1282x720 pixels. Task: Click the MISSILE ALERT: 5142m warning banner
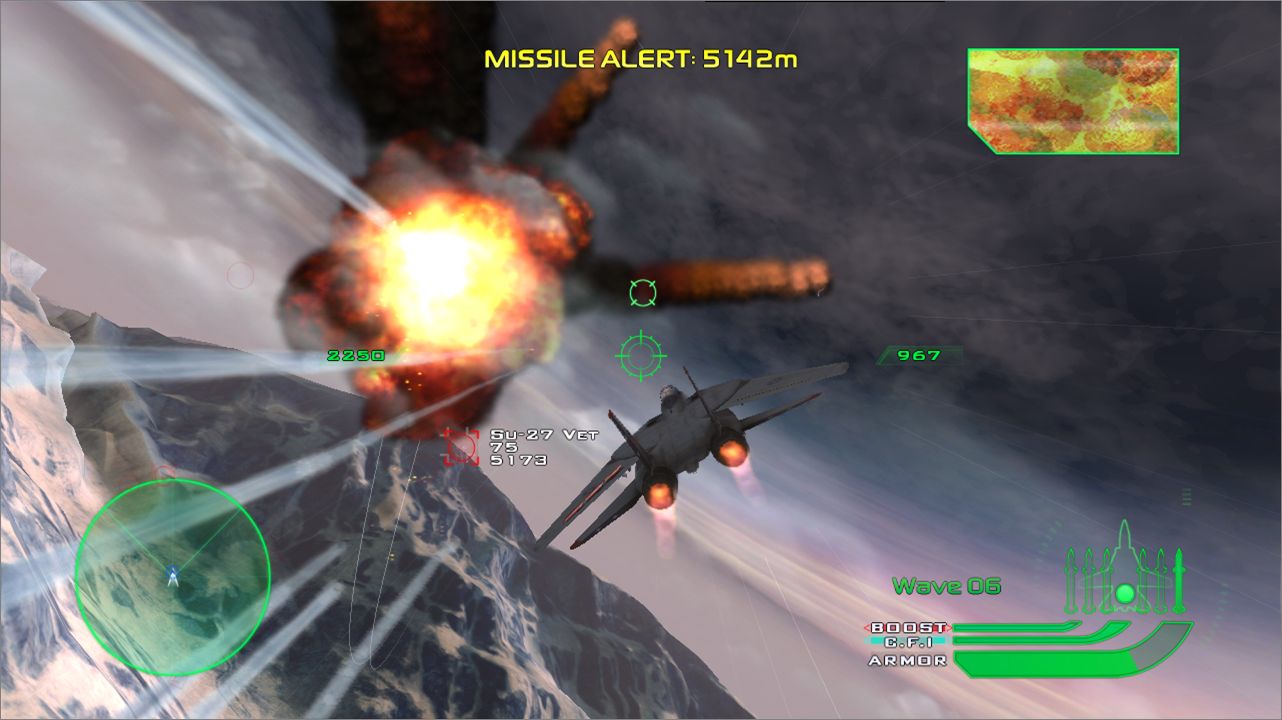(639, 60)
